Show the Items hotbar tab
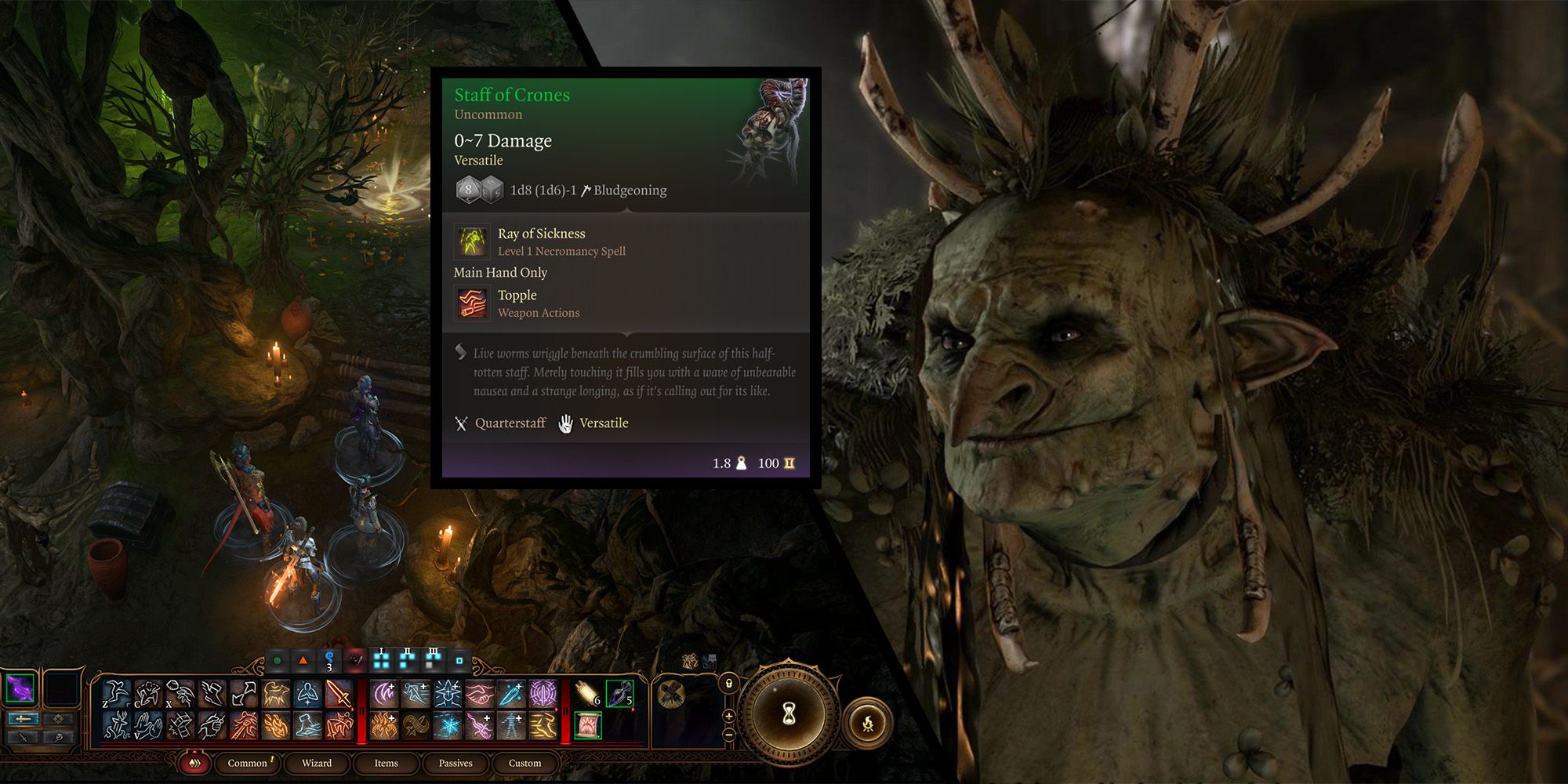Screen dimensions: 1568x784 [x=386, y=763]
